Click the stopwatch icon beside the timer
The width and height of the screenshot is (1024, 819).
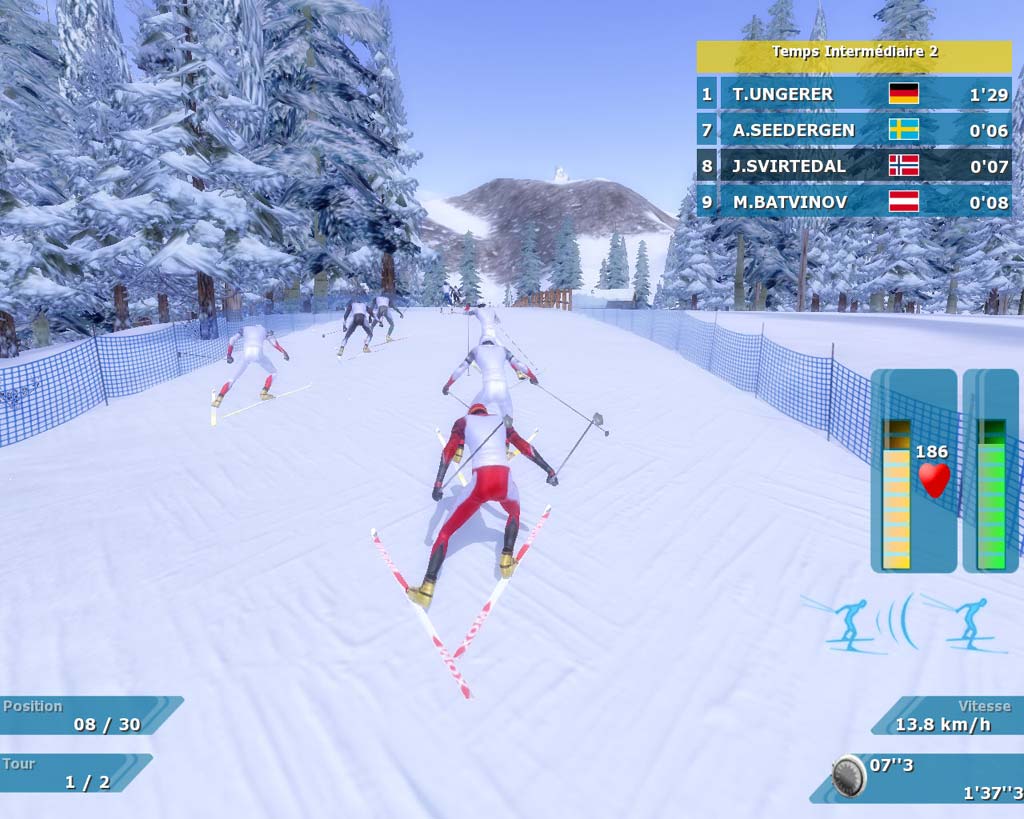pyautogui.click(x=849, y=775)
